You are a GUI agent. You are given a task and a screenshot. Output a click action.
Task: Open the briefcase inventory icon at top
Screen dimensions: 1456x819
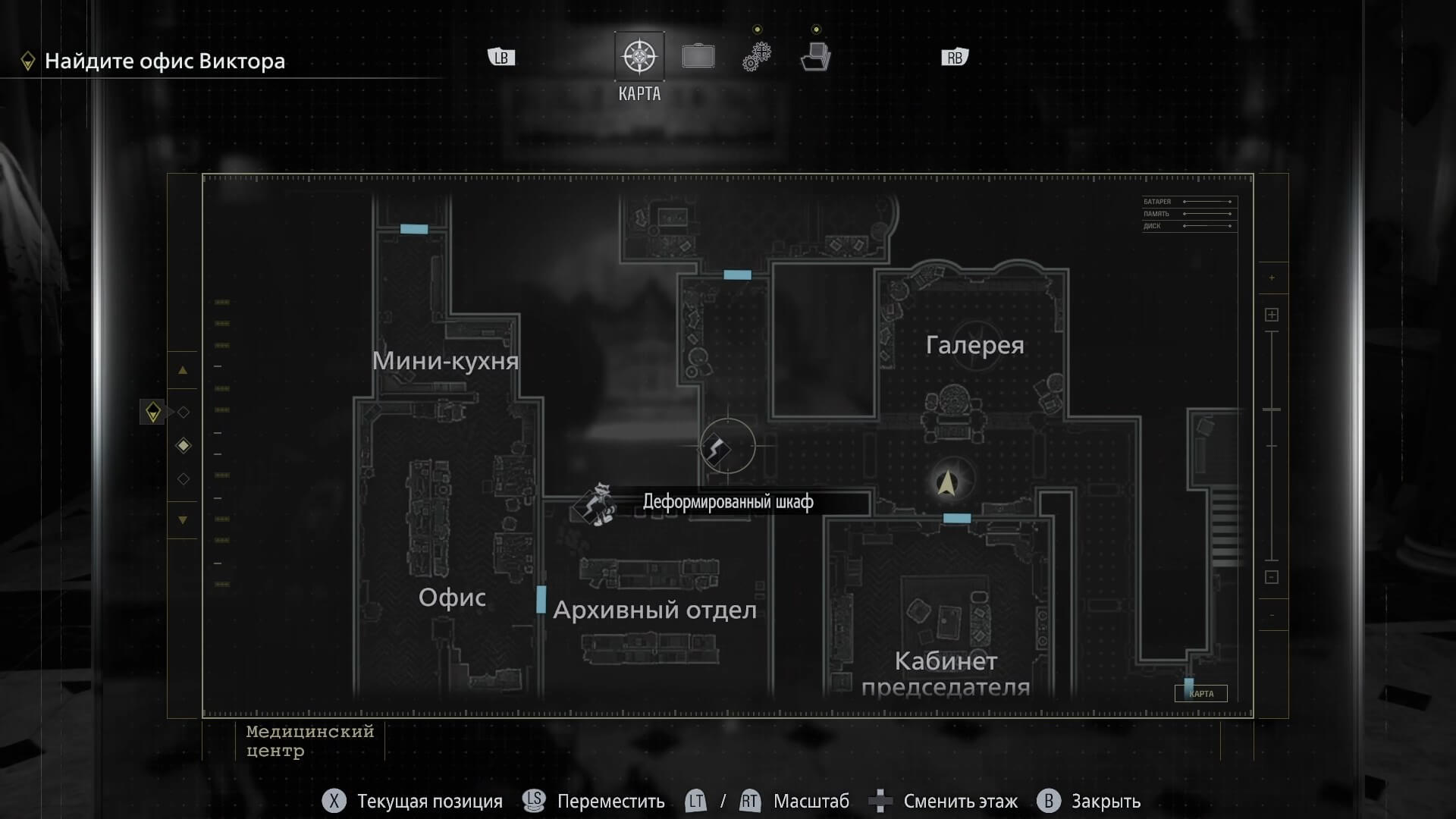pyautogui.click(x=698, y=55)
